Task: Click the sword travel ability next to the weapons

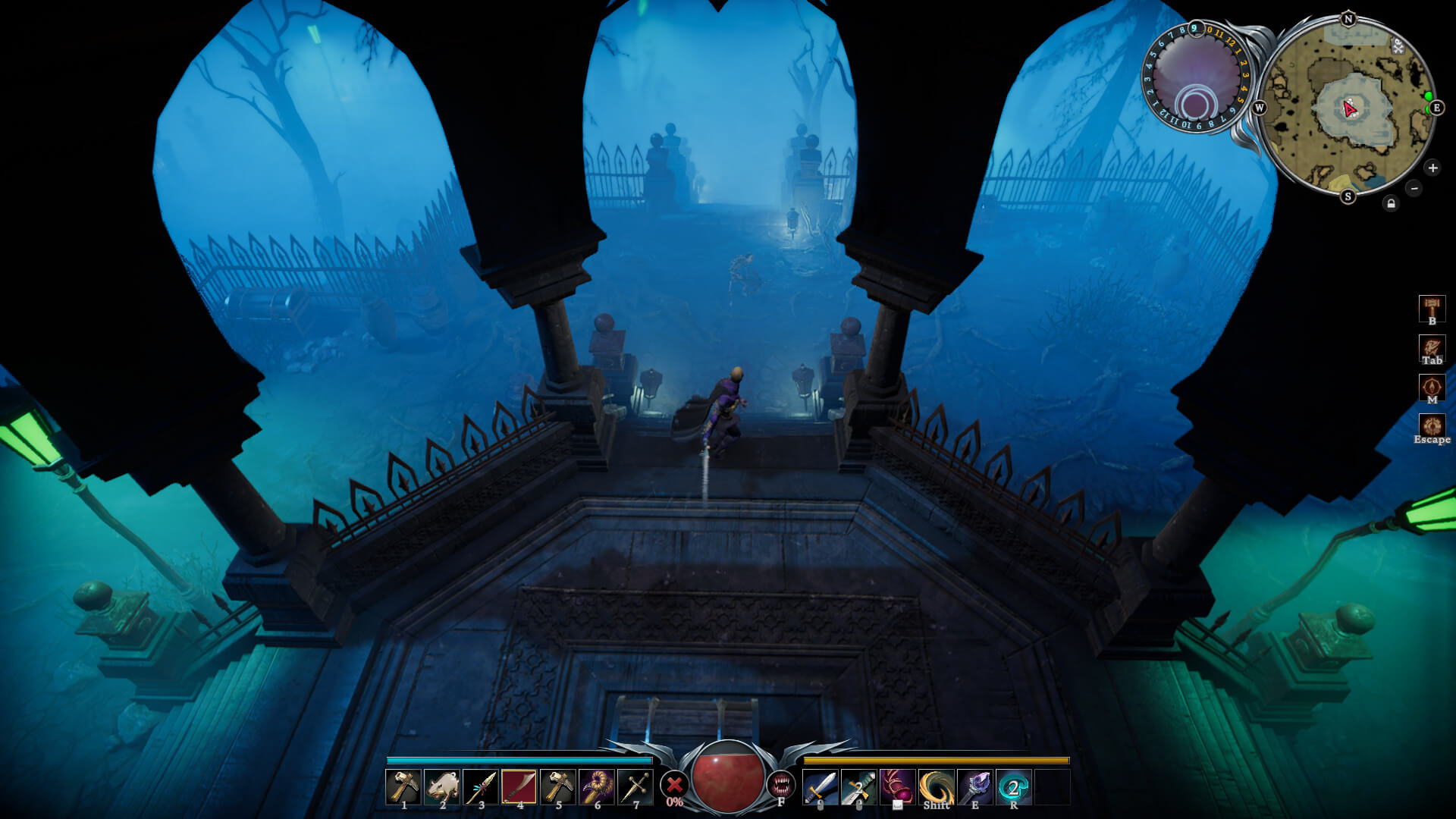Action: click(x=821, y=785)
